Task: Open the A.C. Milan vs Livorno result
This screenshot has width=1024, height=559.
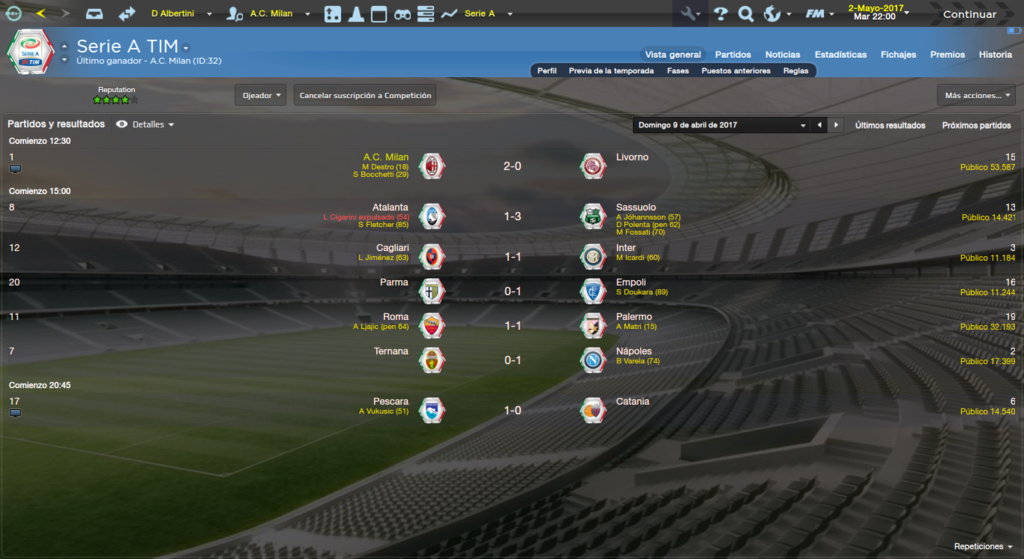Action: [x=512, y=166]
